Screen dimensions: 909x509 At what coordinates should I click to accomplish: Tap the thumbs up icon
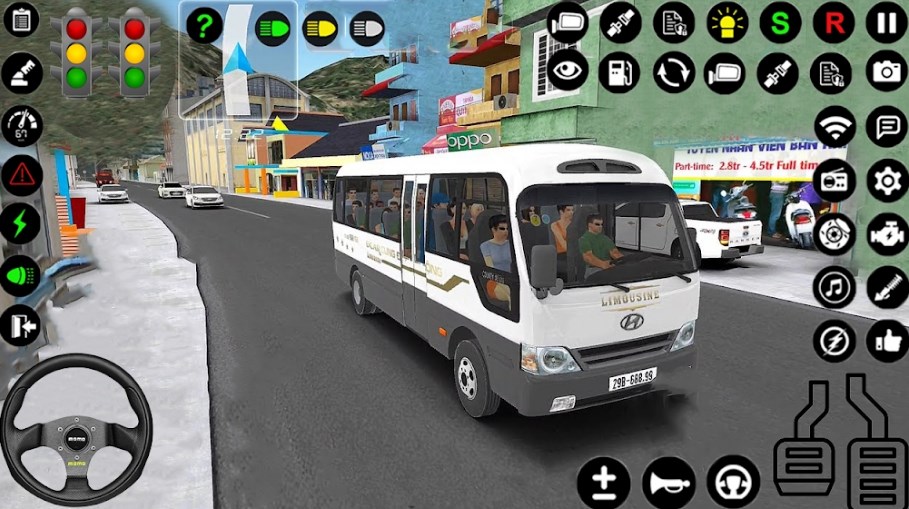[886, 340]
